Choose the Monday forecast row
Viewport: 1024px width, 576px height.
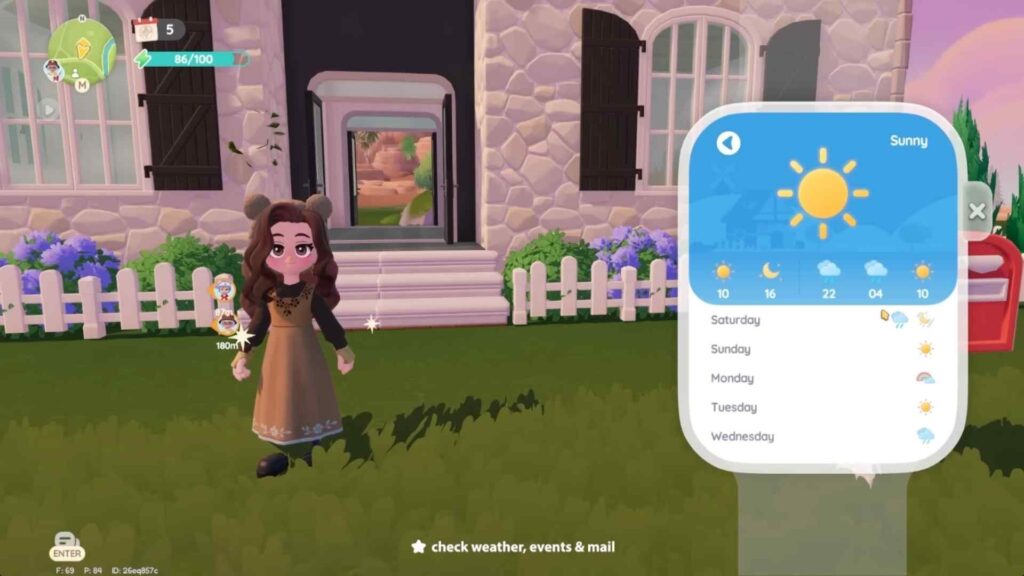click(822, 378)
